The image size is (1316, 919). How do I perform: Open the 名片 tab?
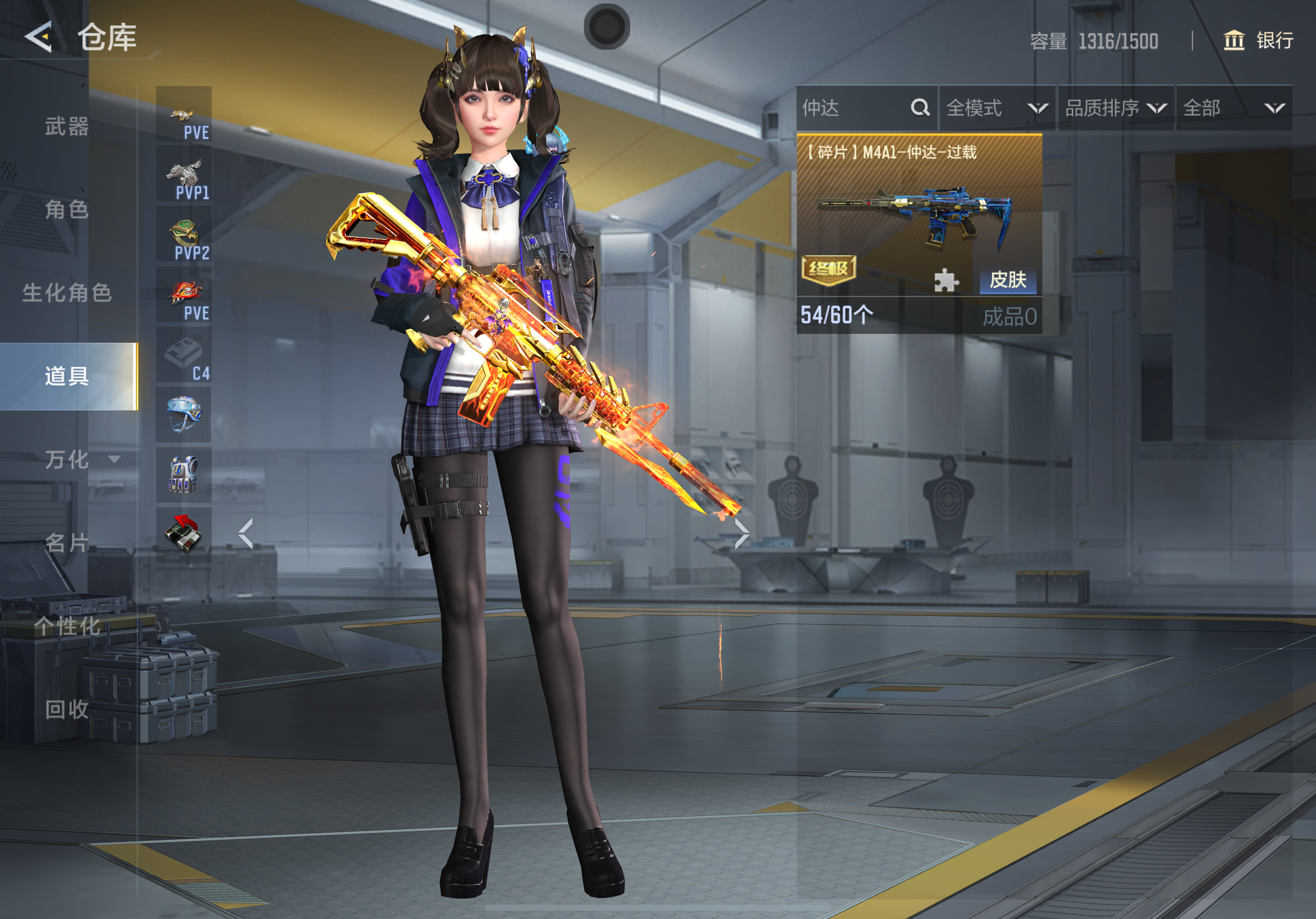click(67, 543)
